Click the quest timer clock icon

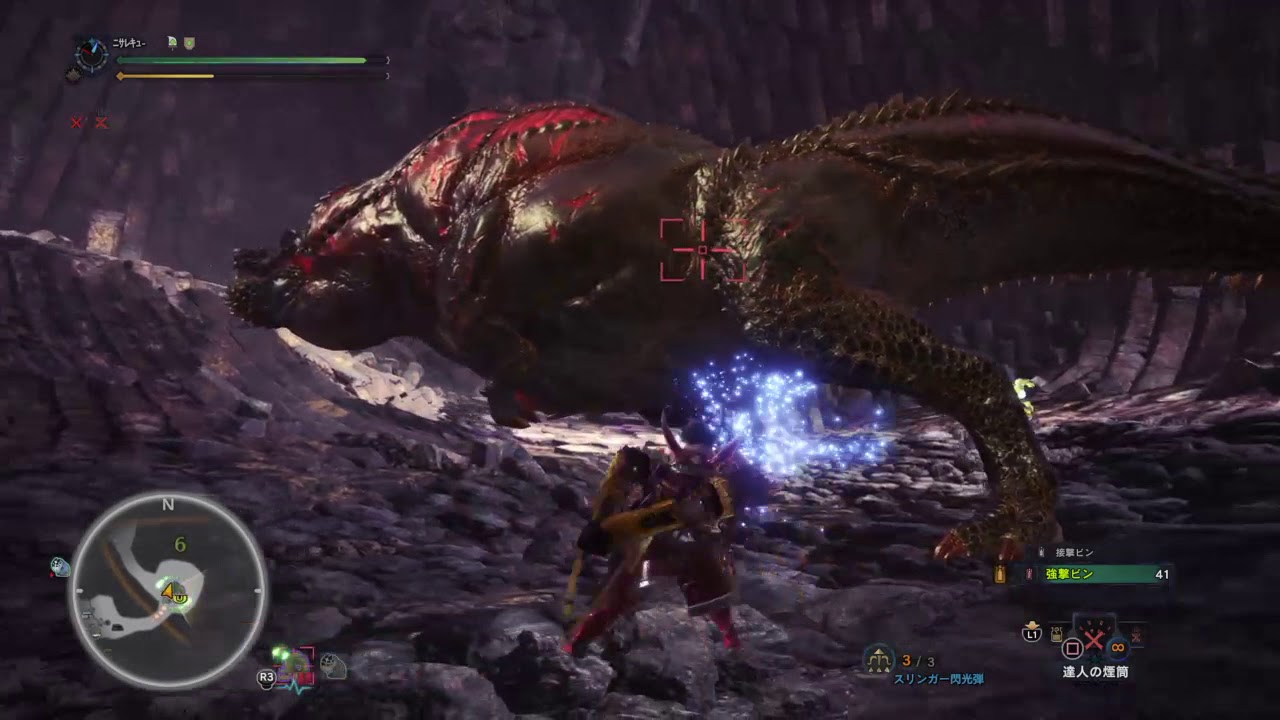(91, 54)
